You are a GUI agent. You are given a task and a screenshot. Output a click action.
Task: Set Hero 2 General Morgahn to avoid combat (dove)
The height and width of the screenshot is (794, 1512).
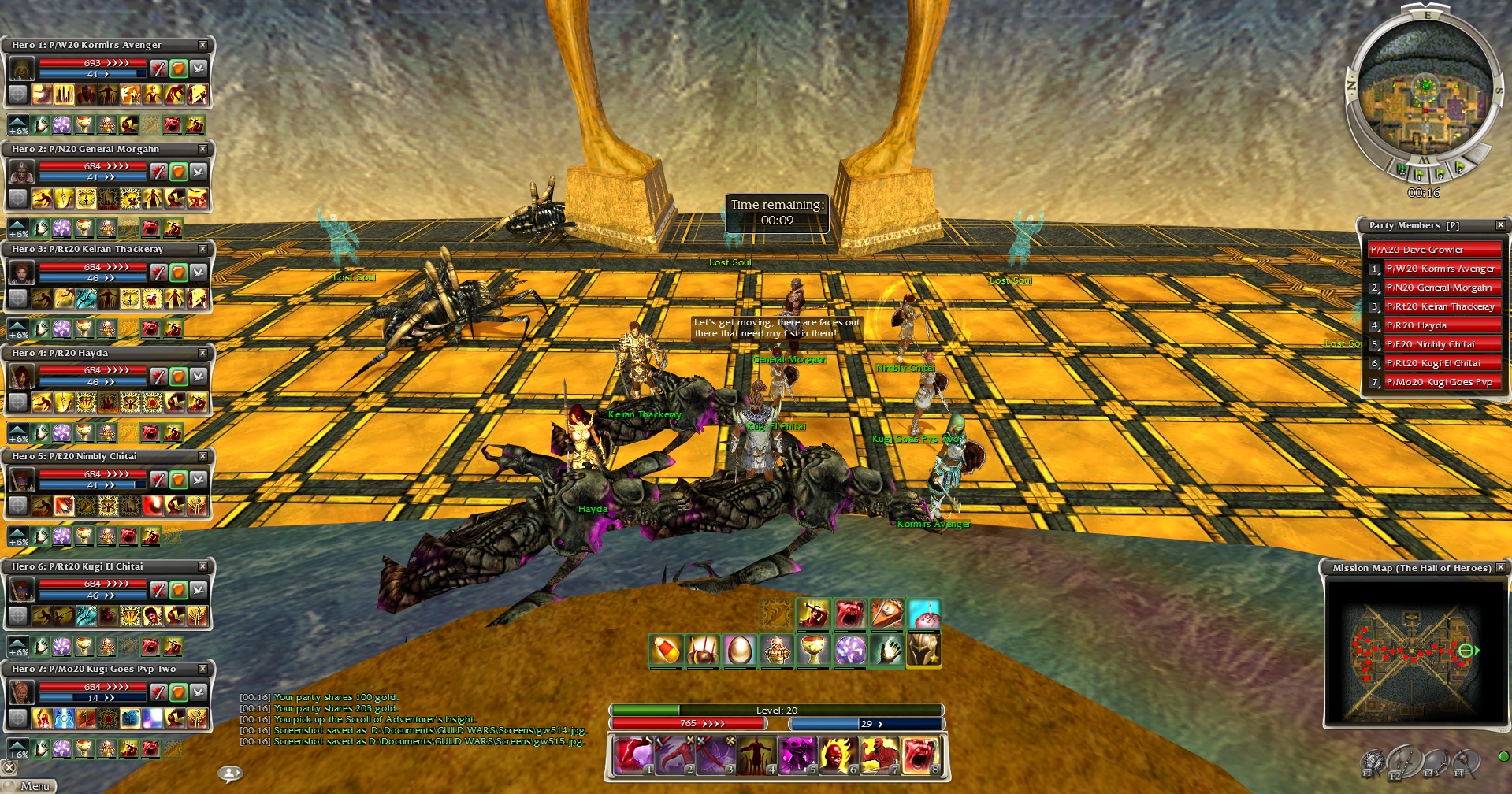pos(199,171)
